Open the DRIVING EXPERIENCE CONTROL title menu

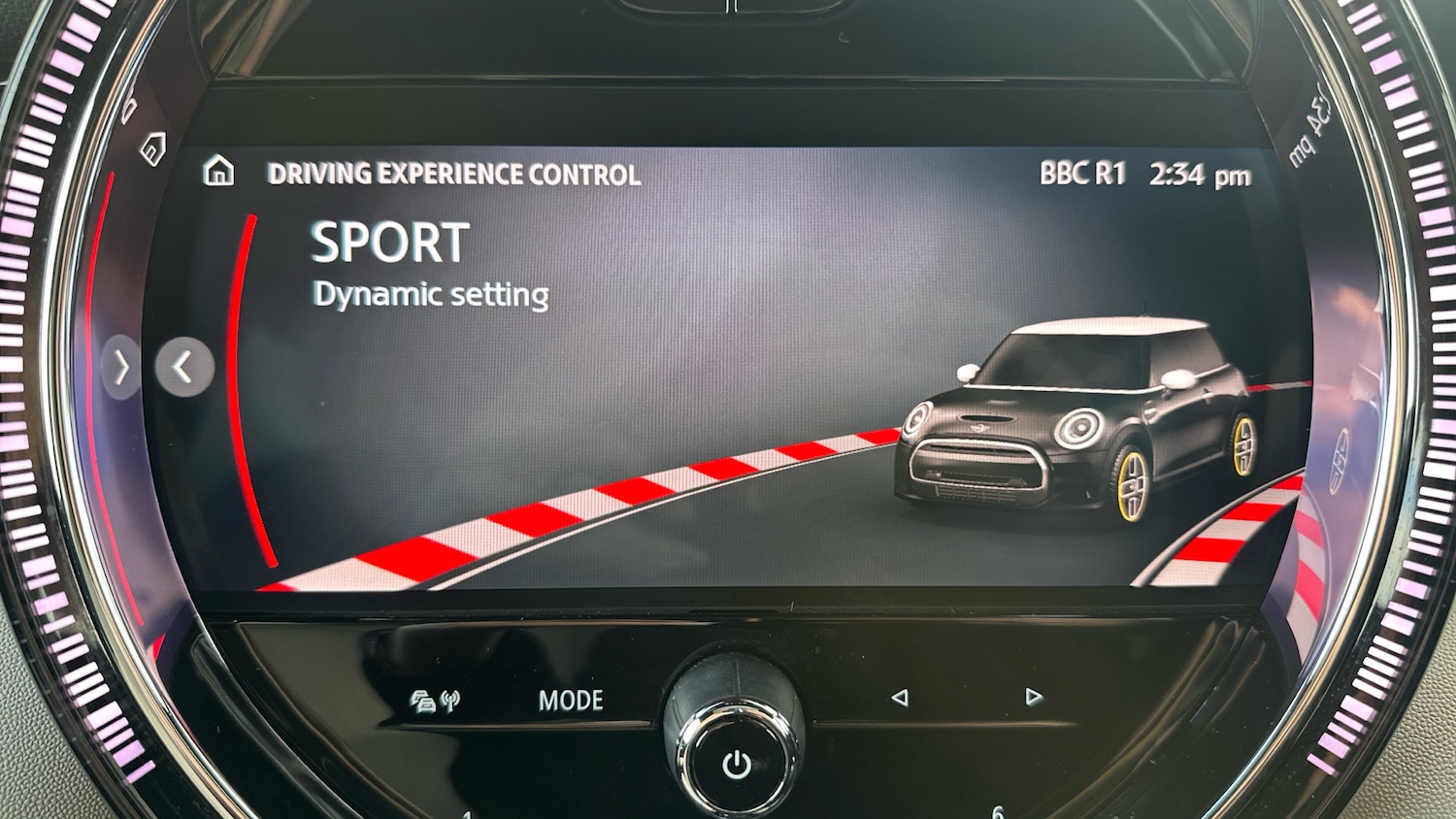click(x=453, y=175)
